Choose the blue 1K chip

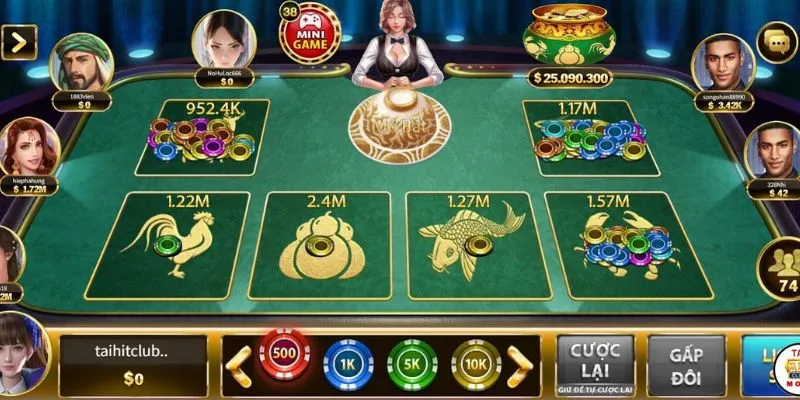348,363
